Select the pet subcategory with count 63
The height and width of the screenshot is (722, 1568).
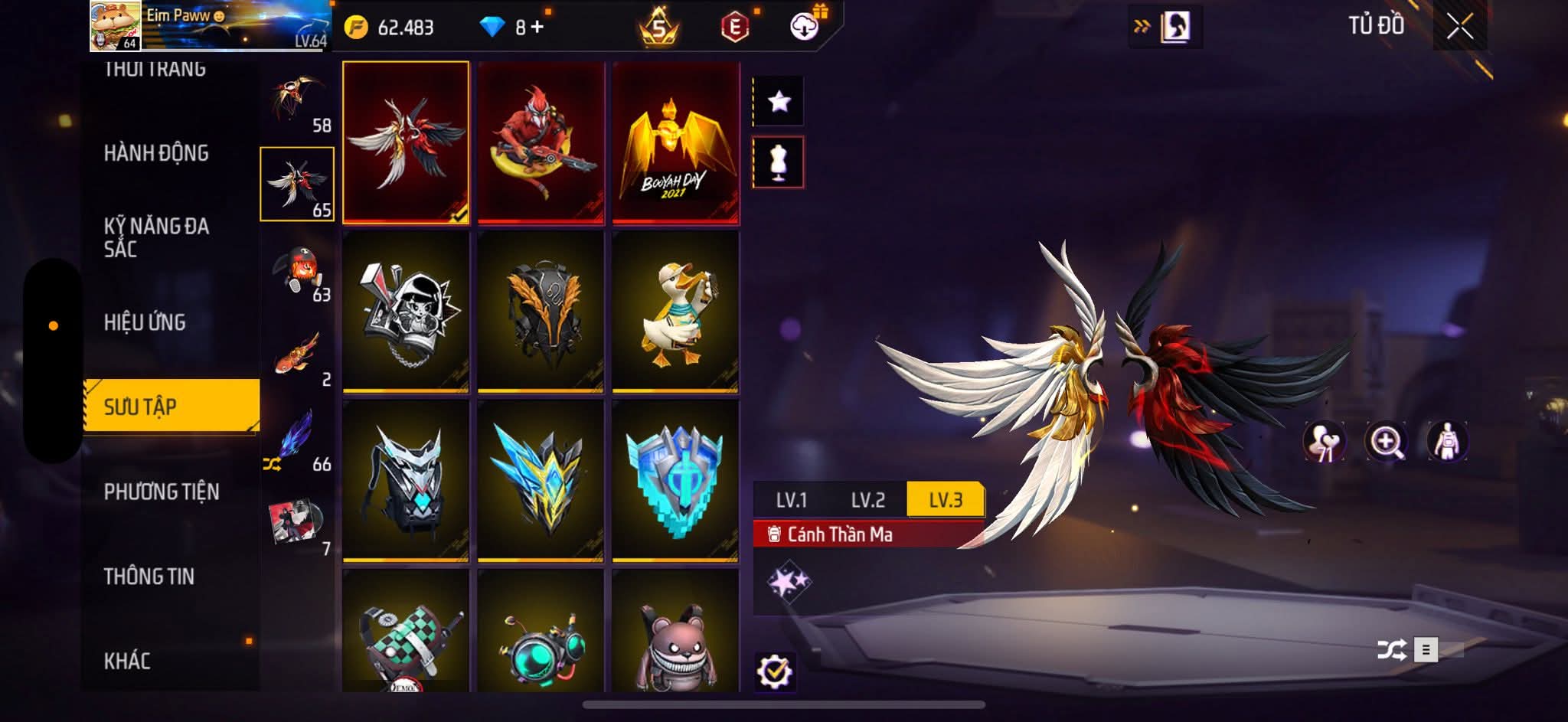click(x=298, y=272)
